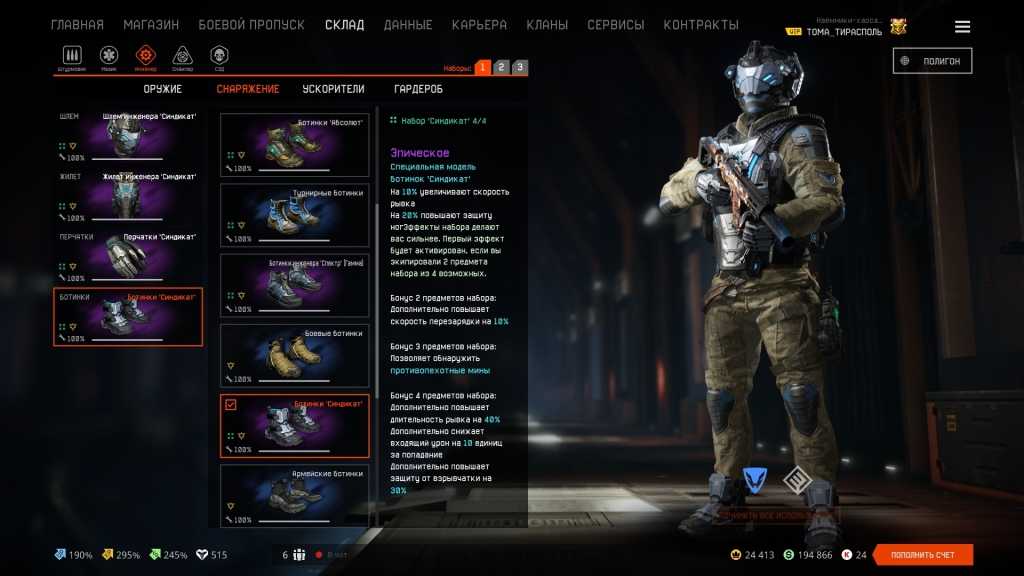Switch to the Оружие tab
Image resolution: width=1024 pixels, height=576 pixels.
coord(162,89)
